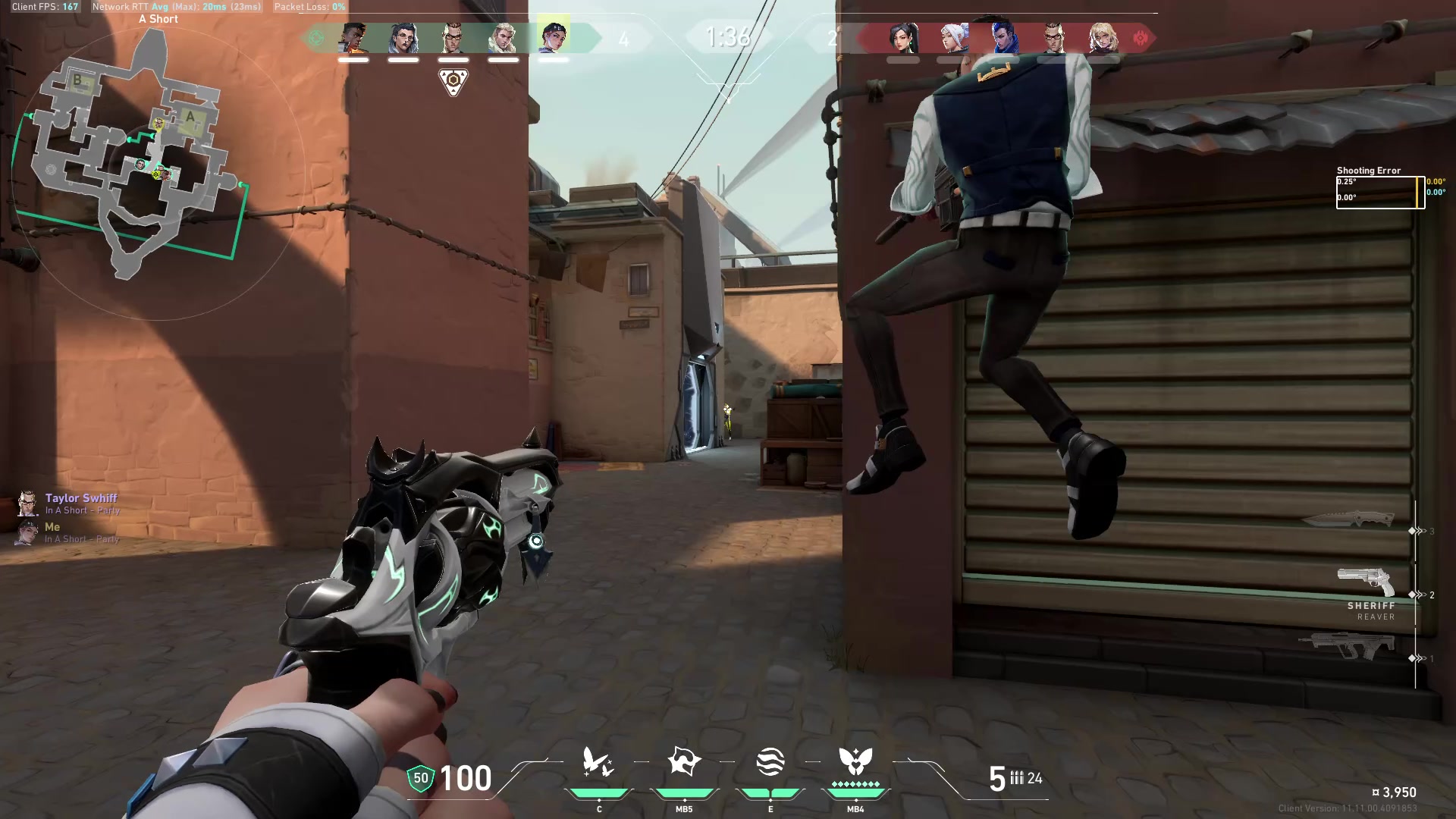The width and height of the screenshot is (1456, 819).
Task: Use the MB4 ultimate ability icon
Action: pos(855,762)
